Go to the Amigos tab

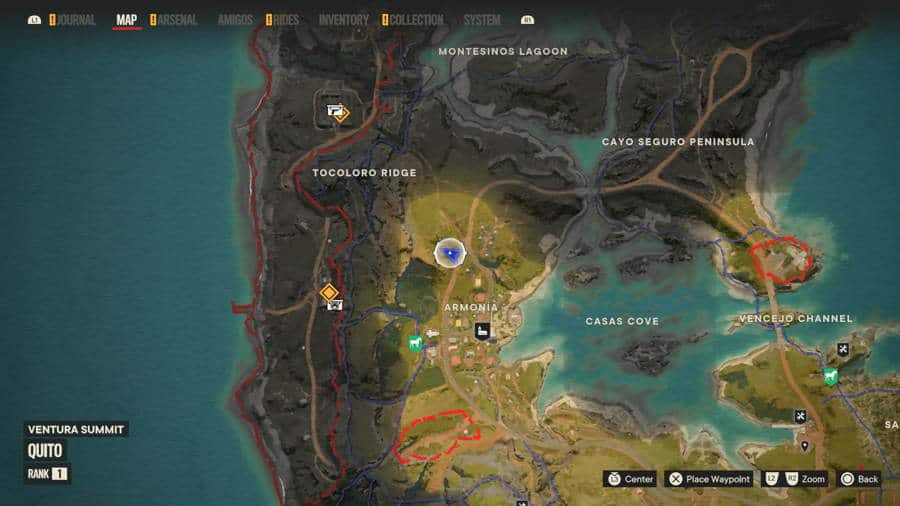(235, 20)
